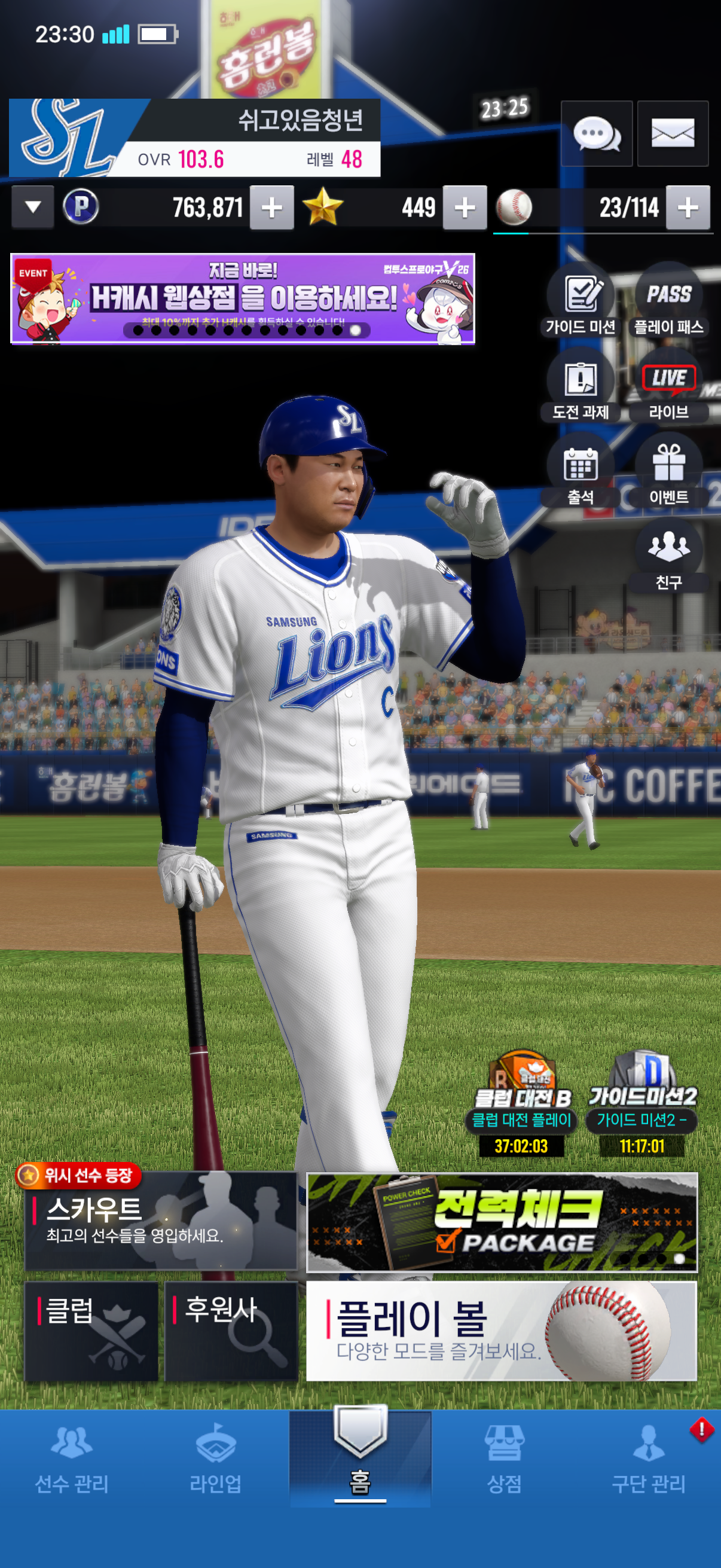Open the 후원사 sponsor menu

tap(231, 1331)
